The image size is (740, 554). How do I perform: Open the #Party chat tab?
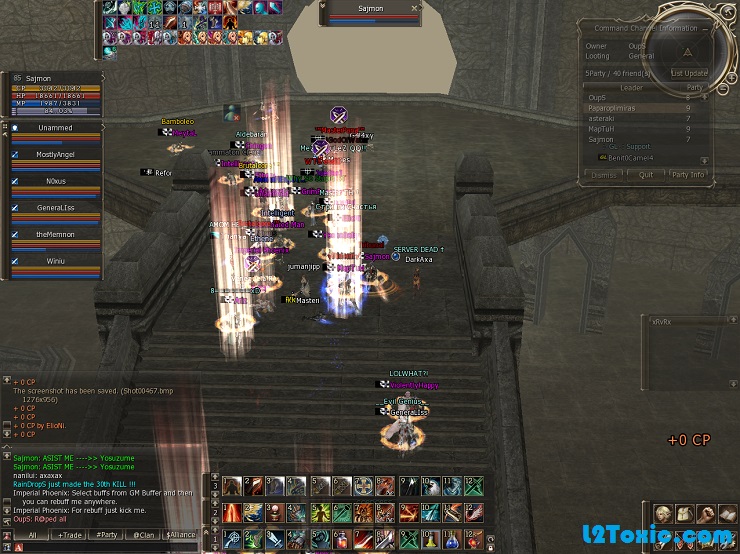pyautogui.click(x=107, y=535)
